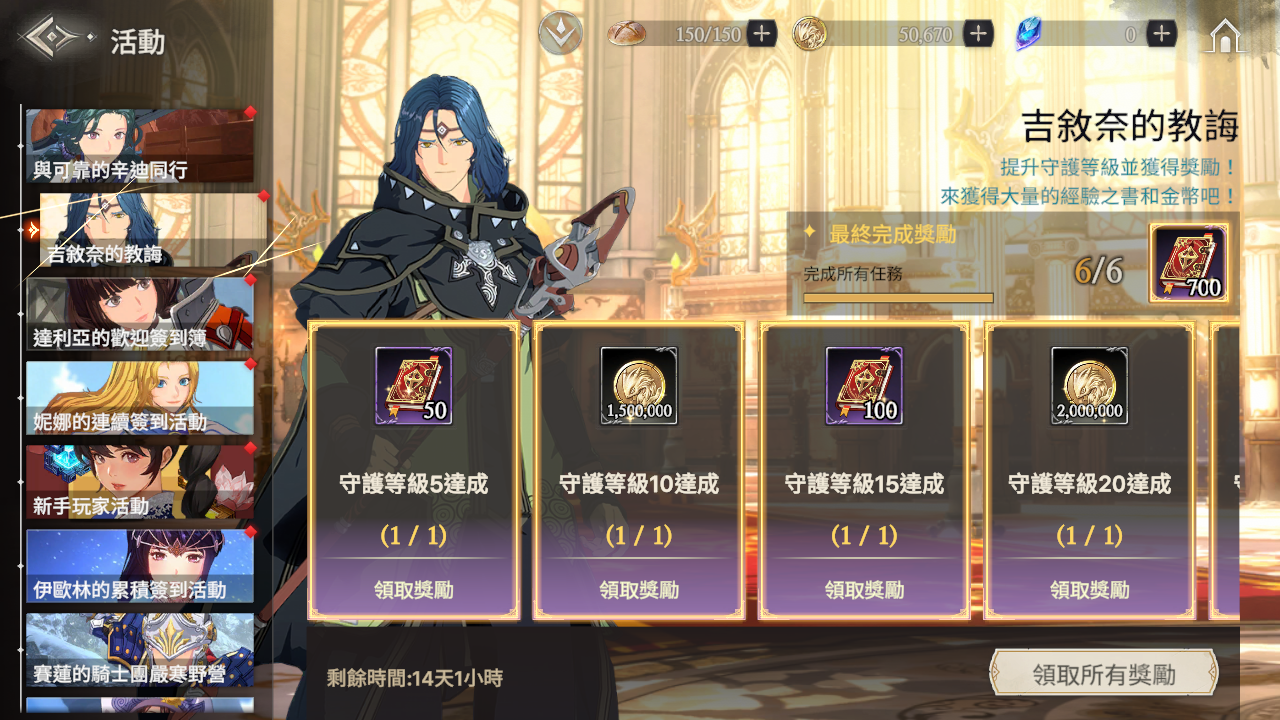Select the 吉敘奈的教誨 event tab
Screen dimensions: 1280x720
tap(150, 231)
